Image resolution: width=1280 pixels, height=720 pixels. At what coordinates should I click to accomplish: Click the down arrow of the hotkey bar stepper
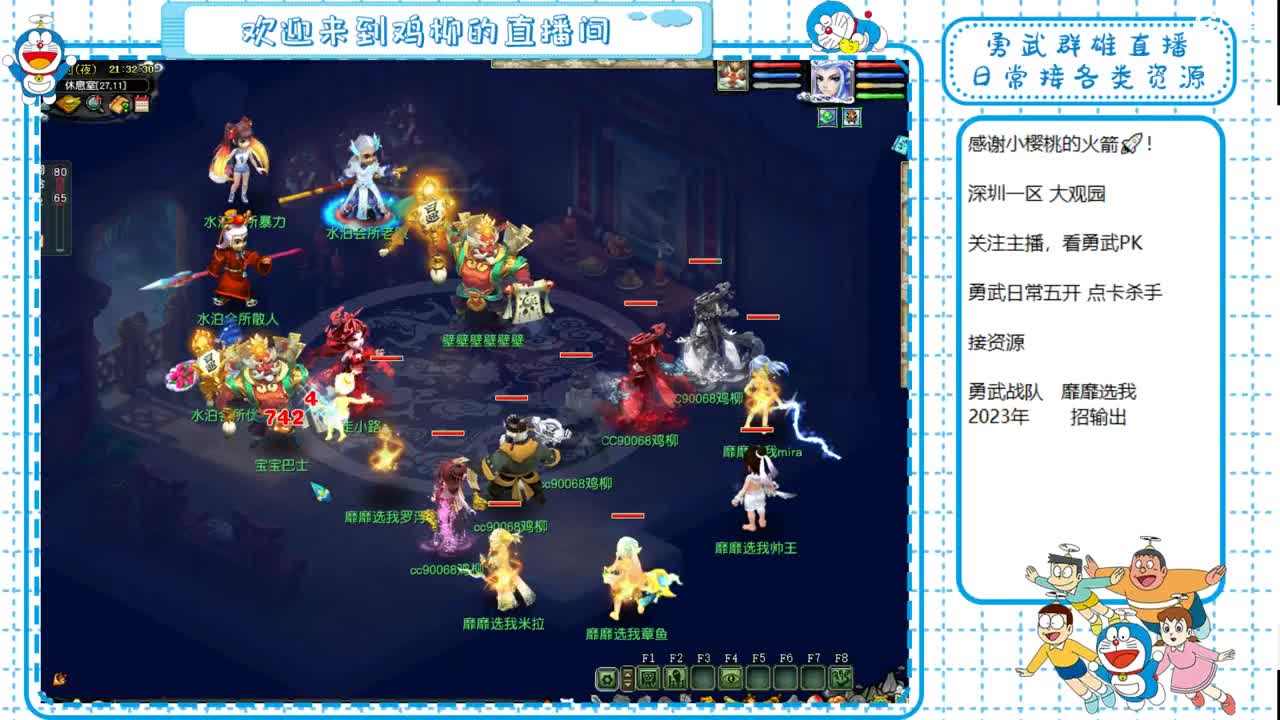[627, 683]
